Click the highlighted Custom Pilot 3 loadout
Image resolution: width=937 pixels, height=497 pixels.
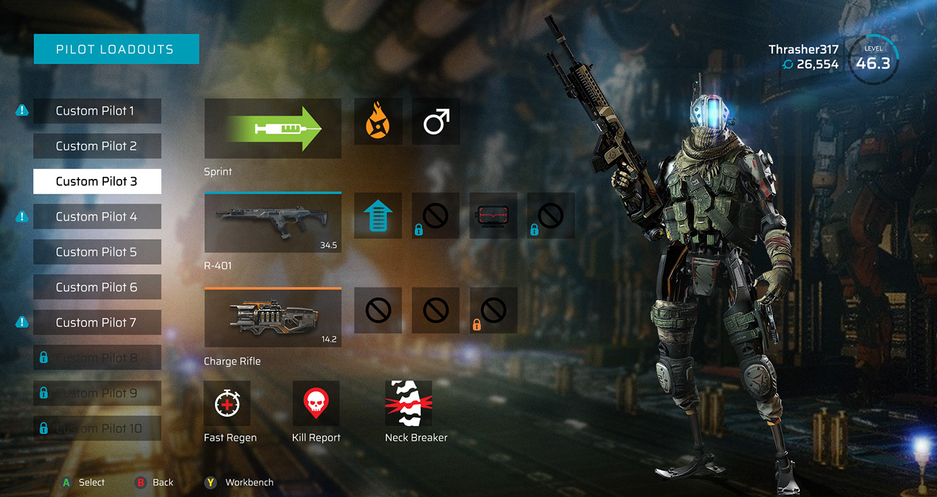point(97,181)
